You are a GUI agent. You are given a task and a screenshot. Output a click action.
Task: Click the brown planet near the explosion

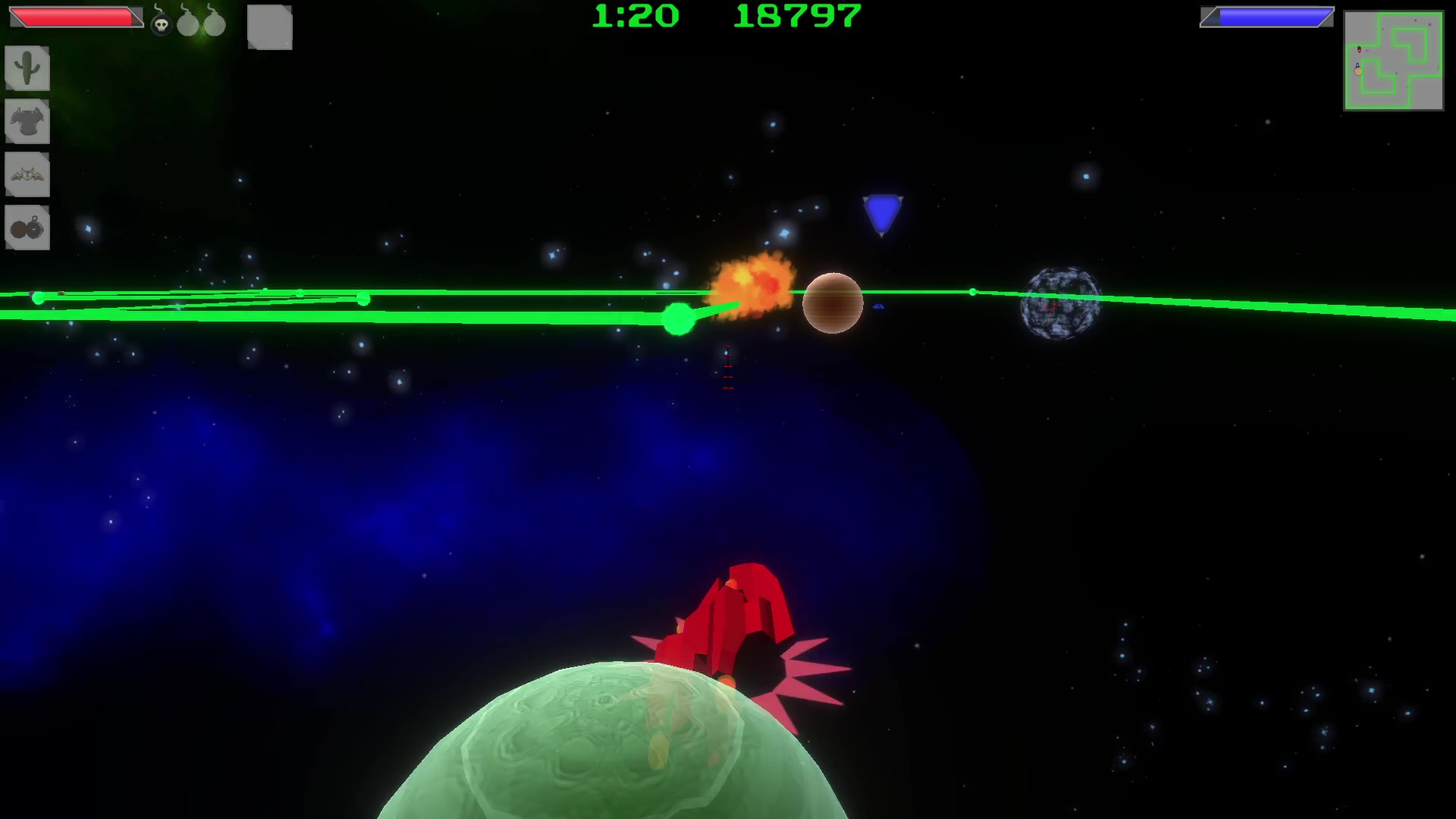pos(833,302)
